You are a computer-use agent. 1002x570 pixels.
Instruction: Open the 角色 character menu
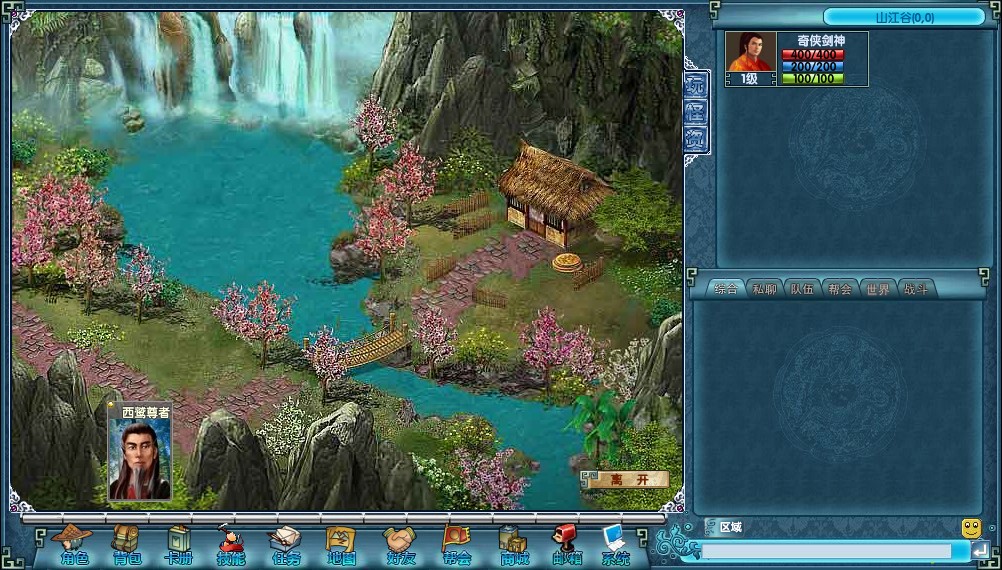73,546
